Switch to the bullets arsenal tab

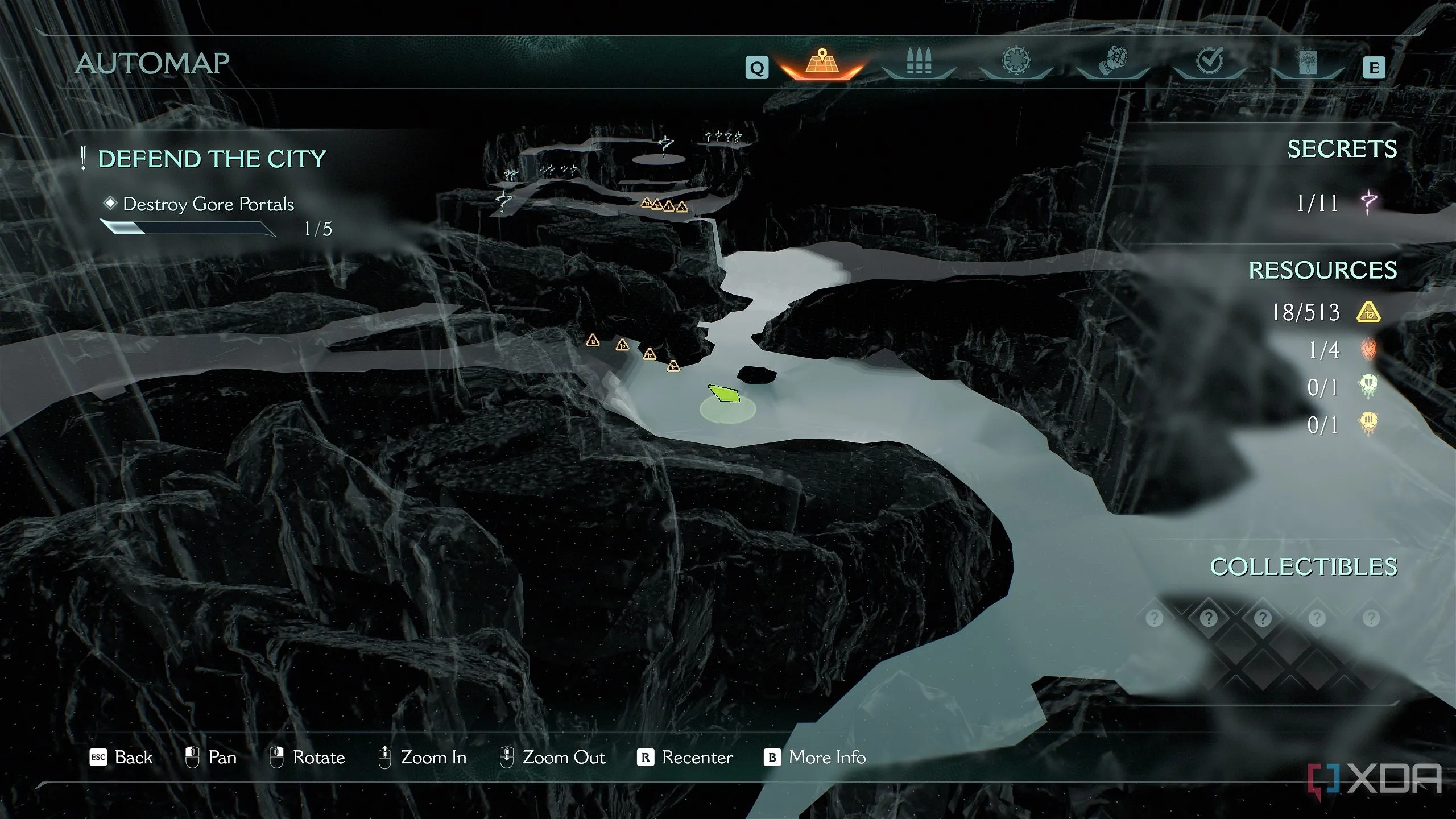[x=919, y=61]
